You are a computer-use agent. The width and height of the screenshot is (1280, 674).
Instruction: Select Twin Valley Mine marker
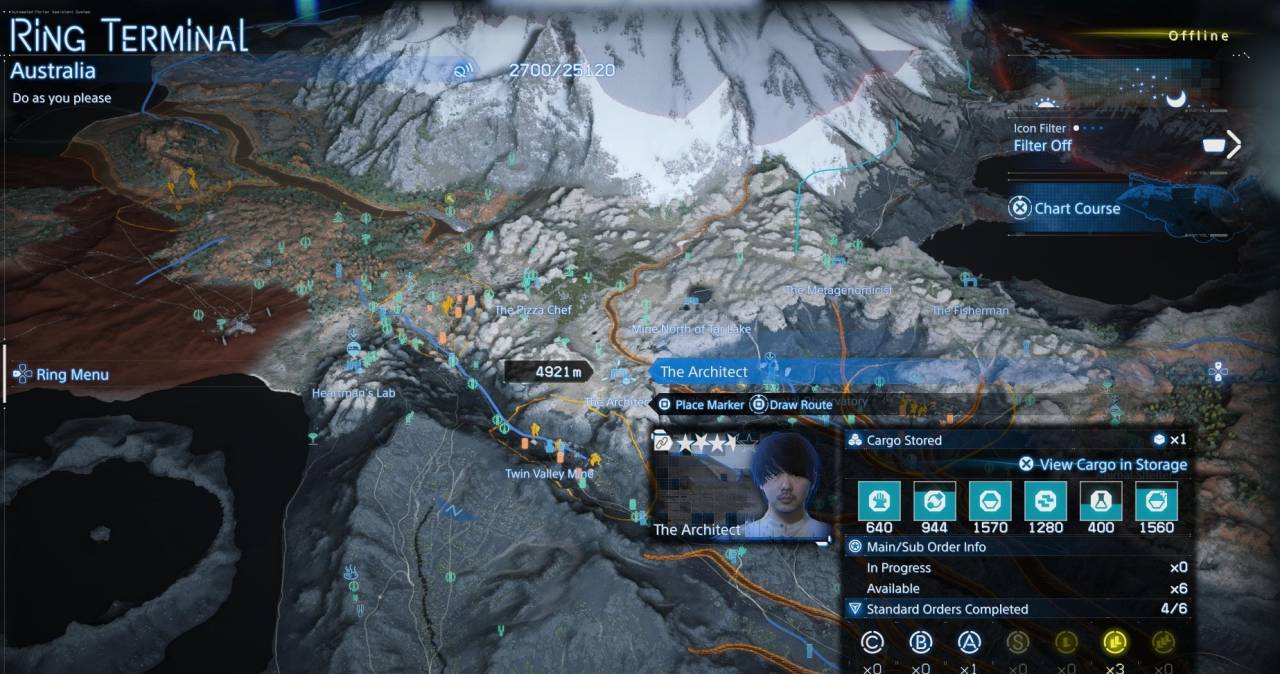[548, 473]
